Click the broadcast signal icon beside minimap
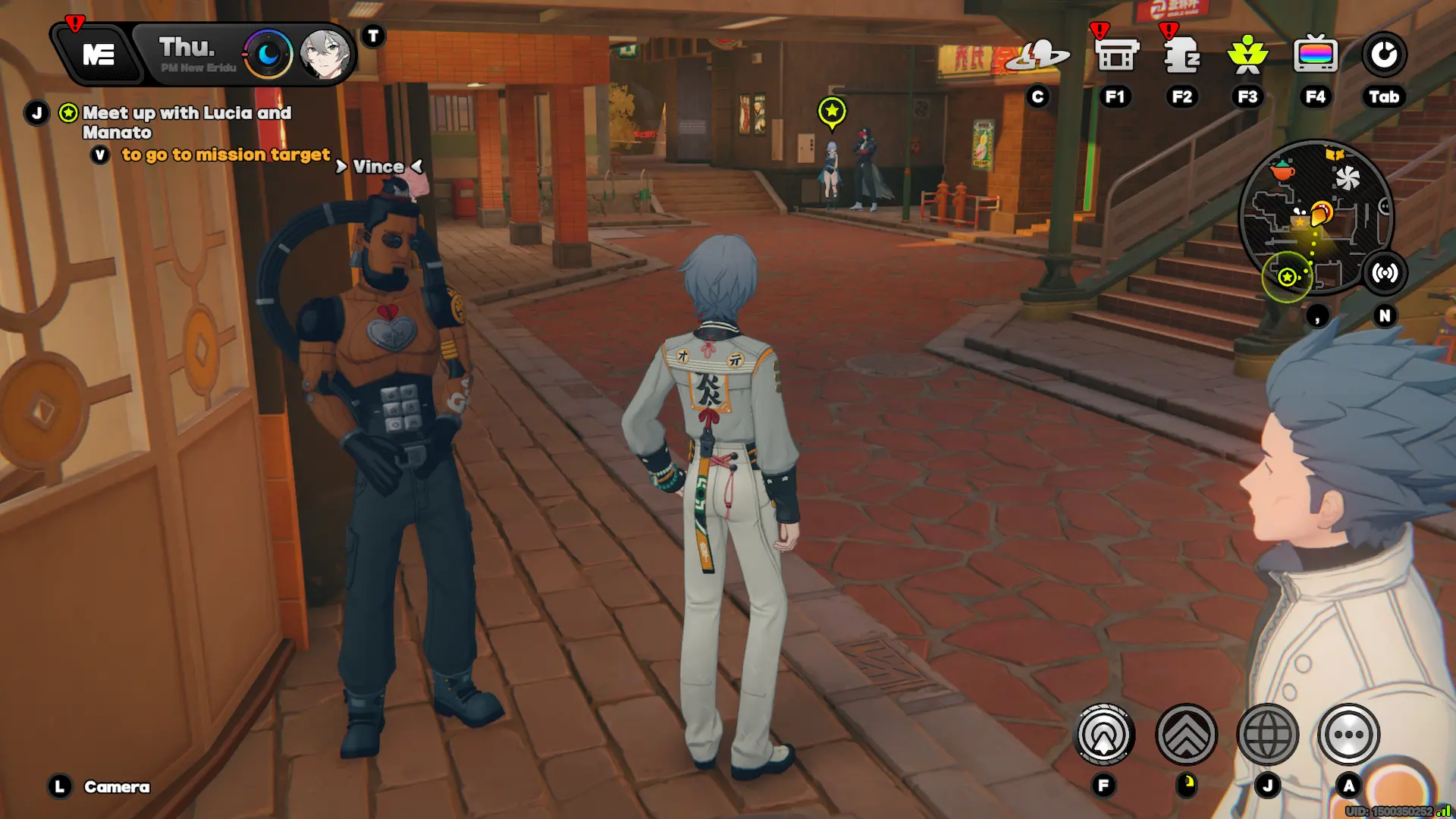This screenshot has width=1456, height=819. coord(1385,273)
